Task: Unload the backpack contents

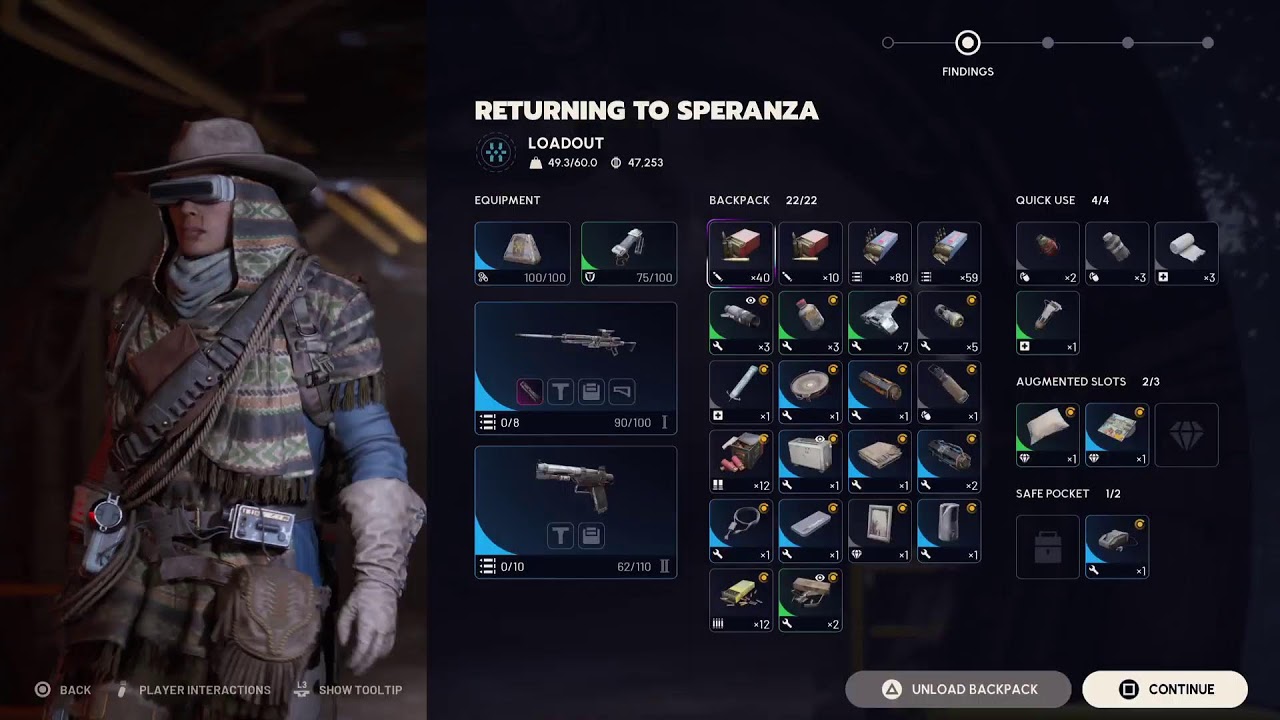Action: coord(958,689)
